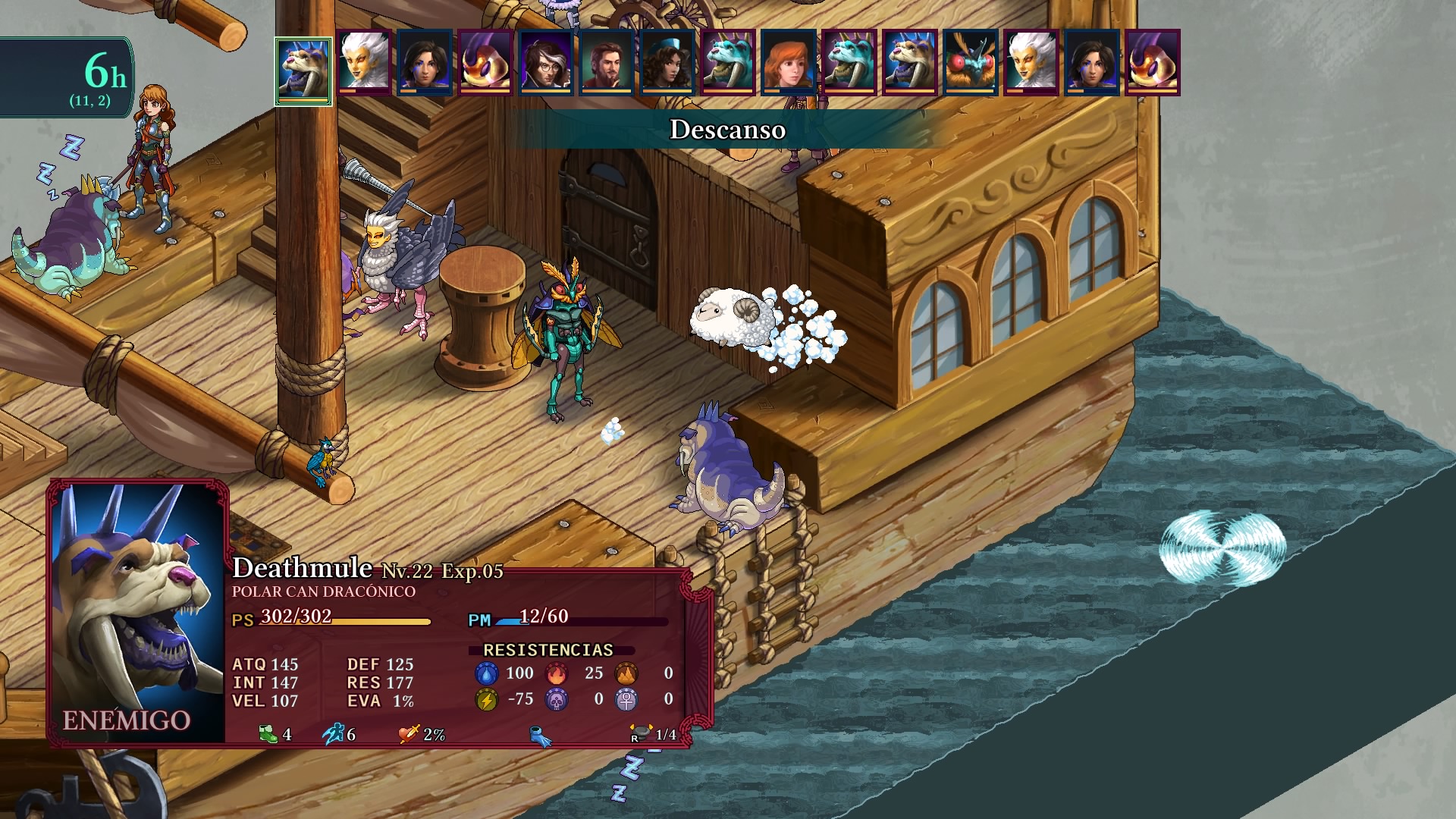Viewport: 1456px width, 819px height.
Task: Select the red-haired woman's turn portrait
Action: click(789, 62)
